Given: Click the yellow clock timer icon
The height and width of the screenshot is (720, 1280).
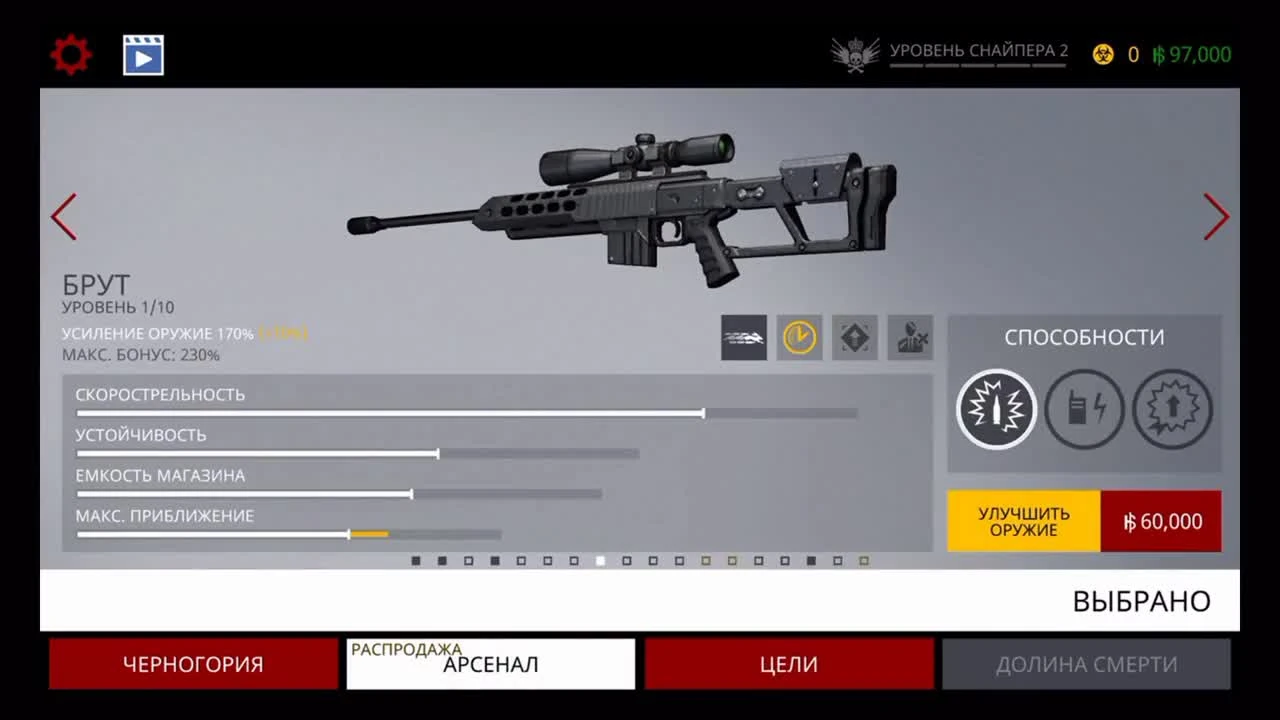Looking at the screenshot, I should click(x=798, y=339).
